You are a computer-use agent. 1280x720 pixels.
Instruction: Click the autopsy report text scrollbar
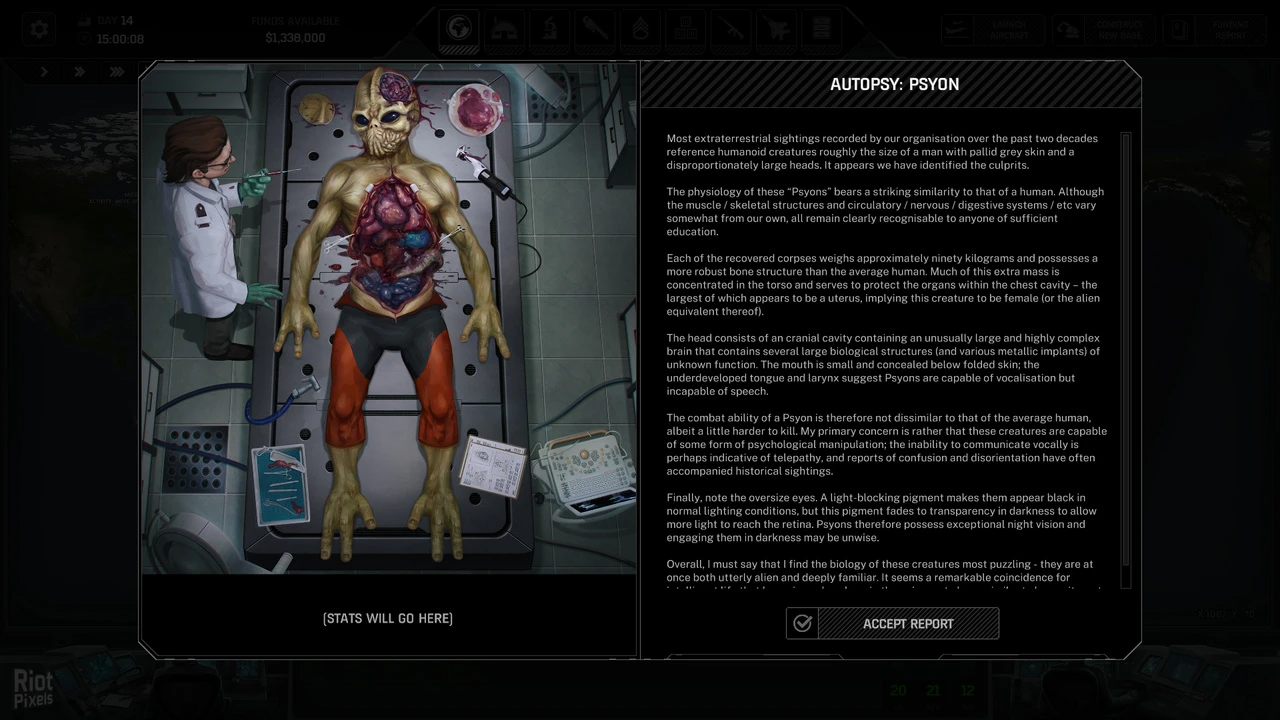[1126, 360]
